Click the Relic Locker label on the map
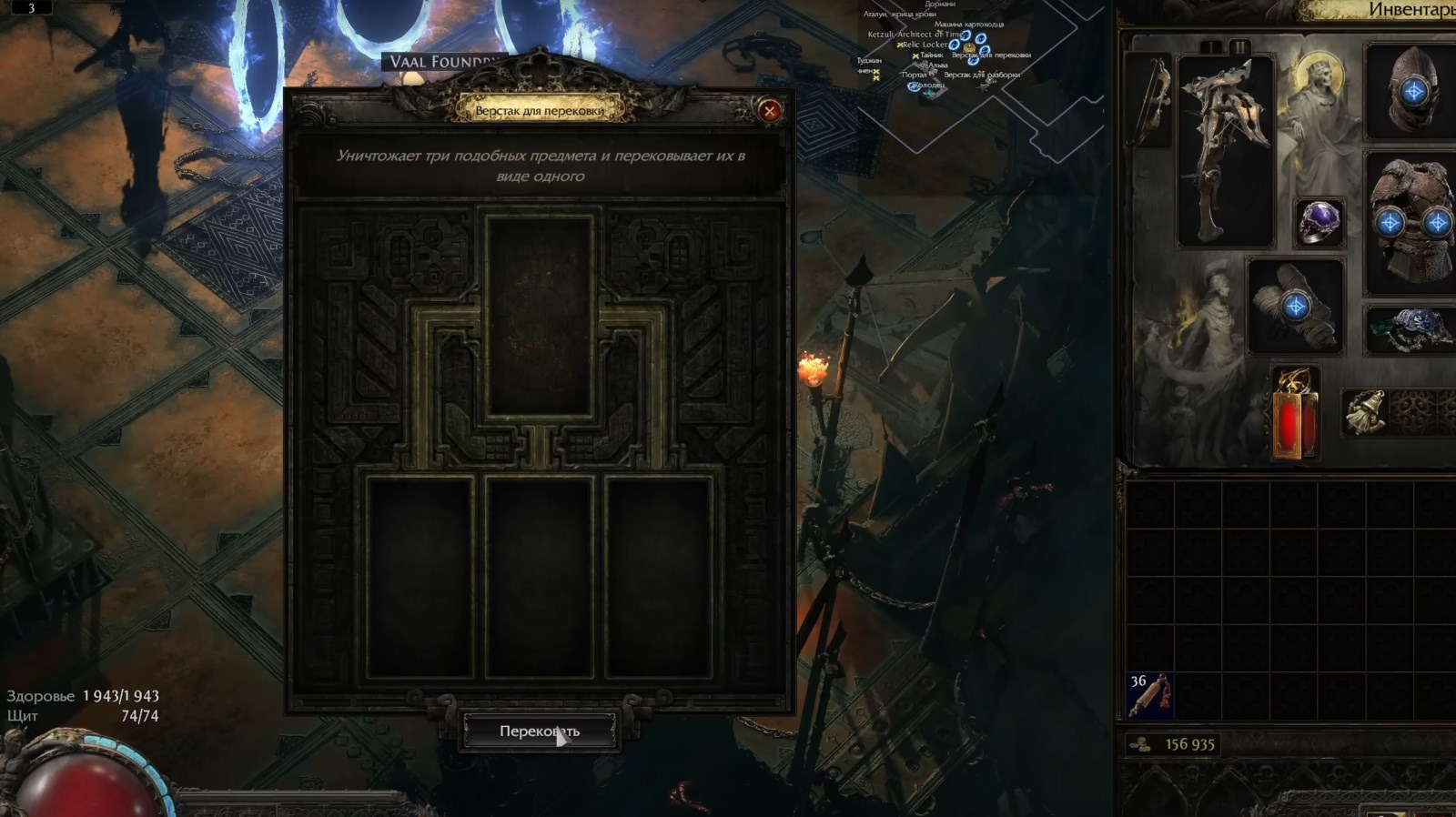1456x817 pixels. click(x=925, y=45)
